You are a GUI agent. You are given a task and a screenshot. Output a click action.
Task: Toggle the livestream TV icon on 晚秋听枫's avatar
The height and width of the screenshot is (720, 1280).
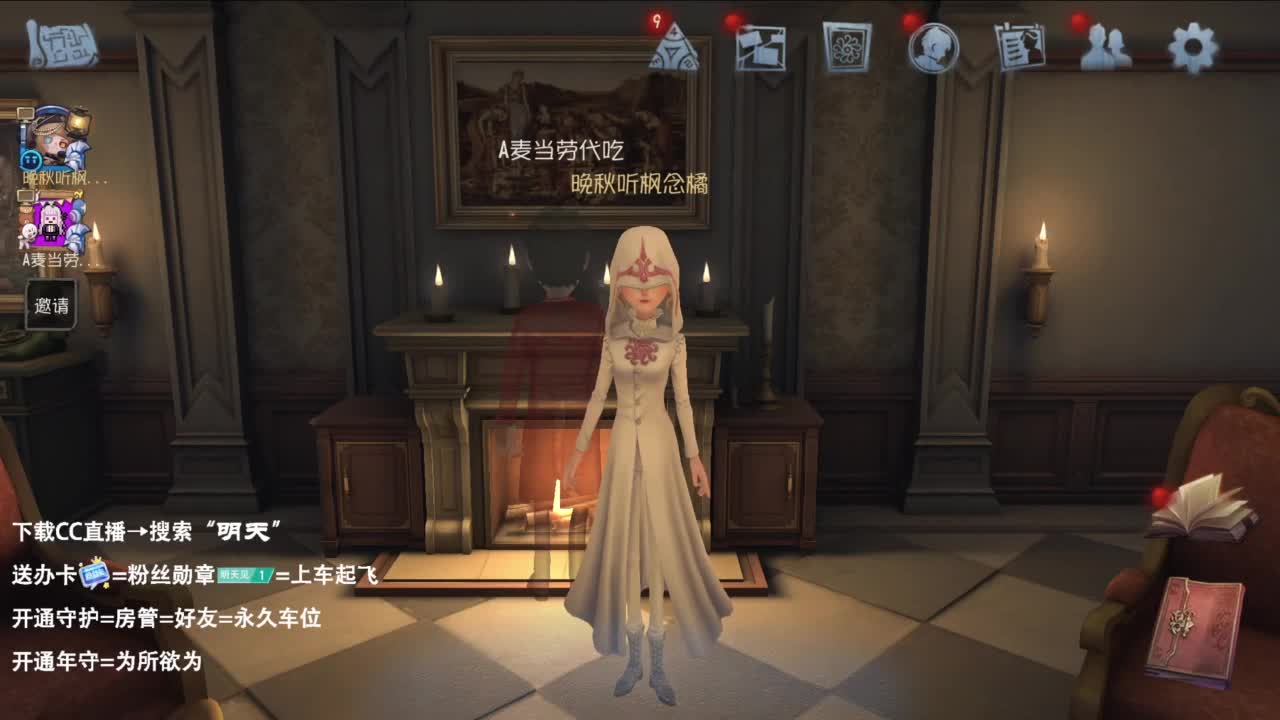[26, 110]
